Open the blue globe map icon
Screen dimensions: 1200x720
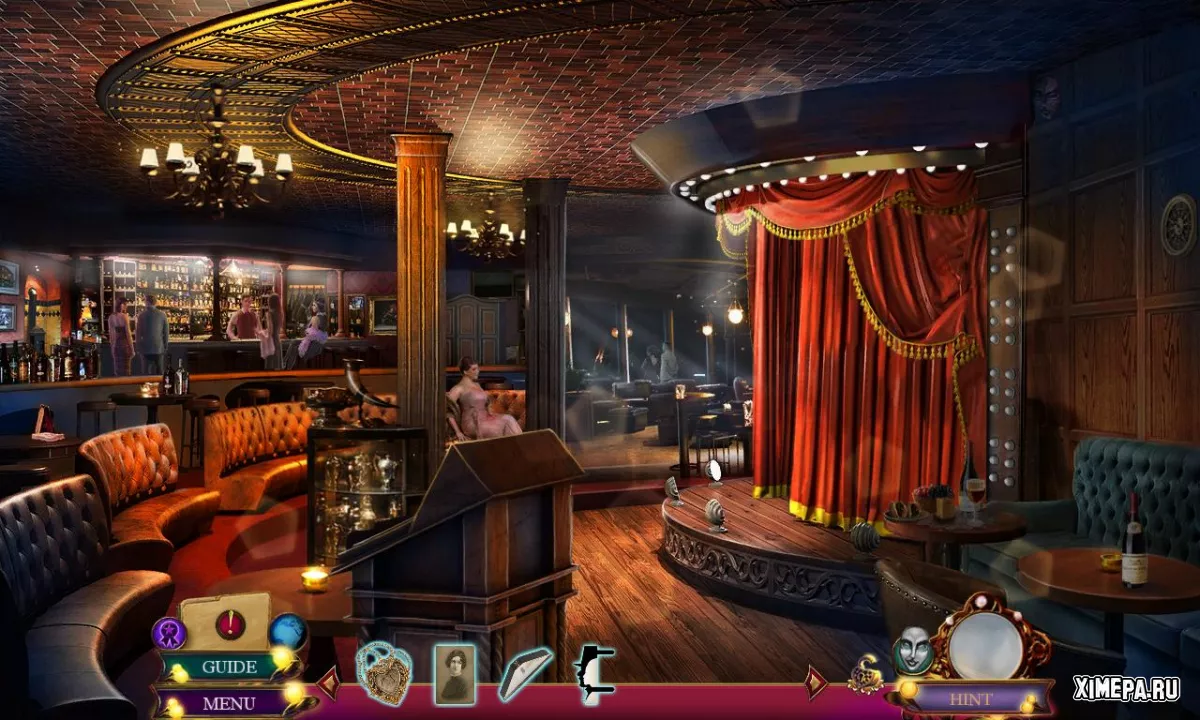coord(288,631)
